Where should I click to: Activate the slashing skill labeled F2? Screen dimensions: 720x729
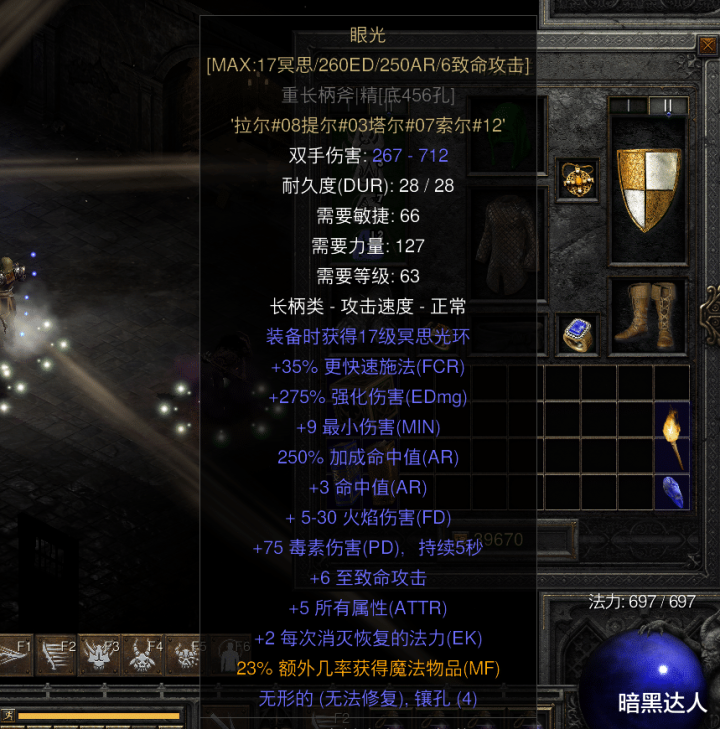(x=56, y=655)
